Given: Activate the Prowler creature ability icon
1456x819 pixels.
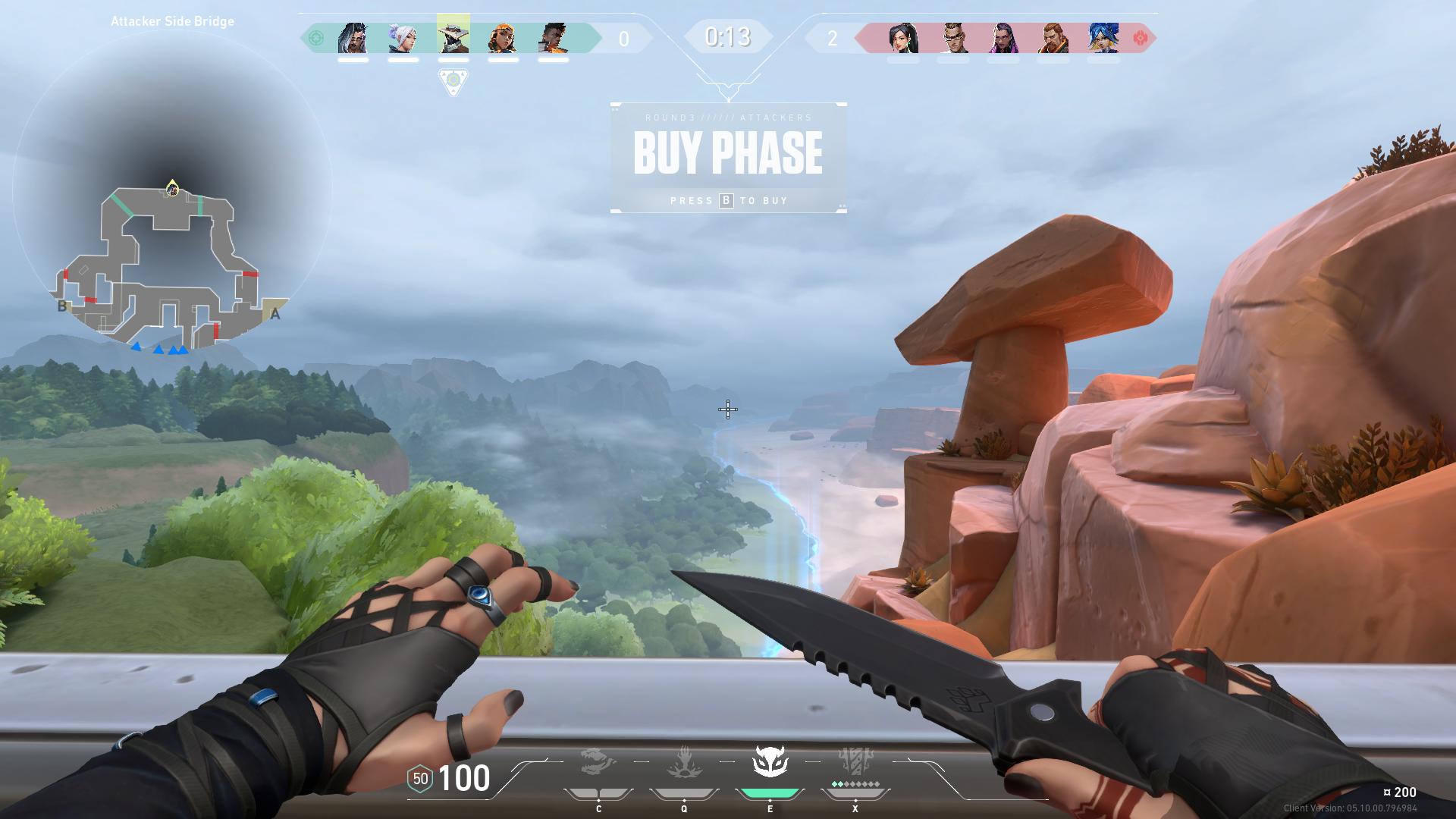Looking at the screenshot, I should pos(598,763).
